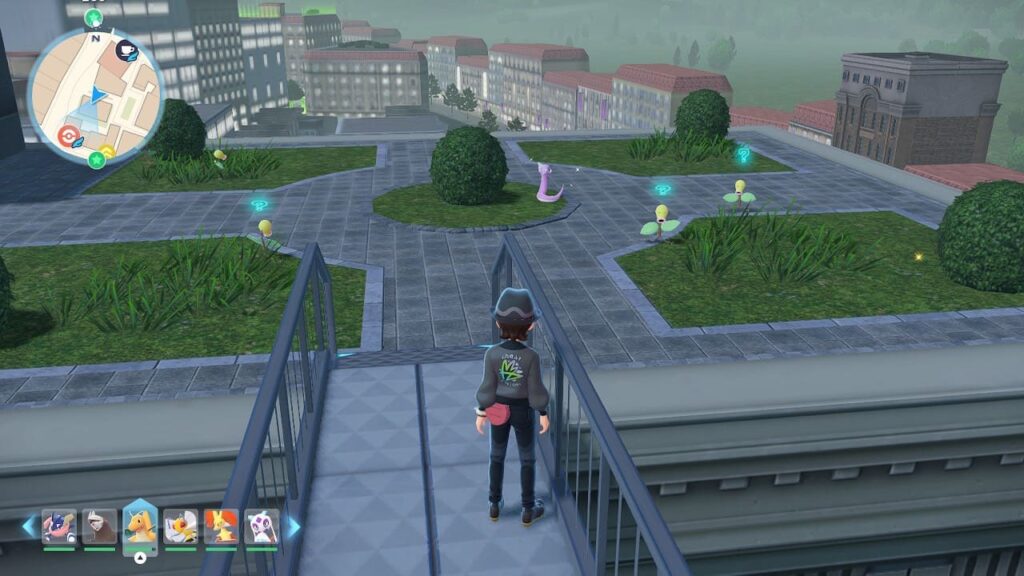Choose Delphox from the party bar
1024x576 pixels.
220,525
